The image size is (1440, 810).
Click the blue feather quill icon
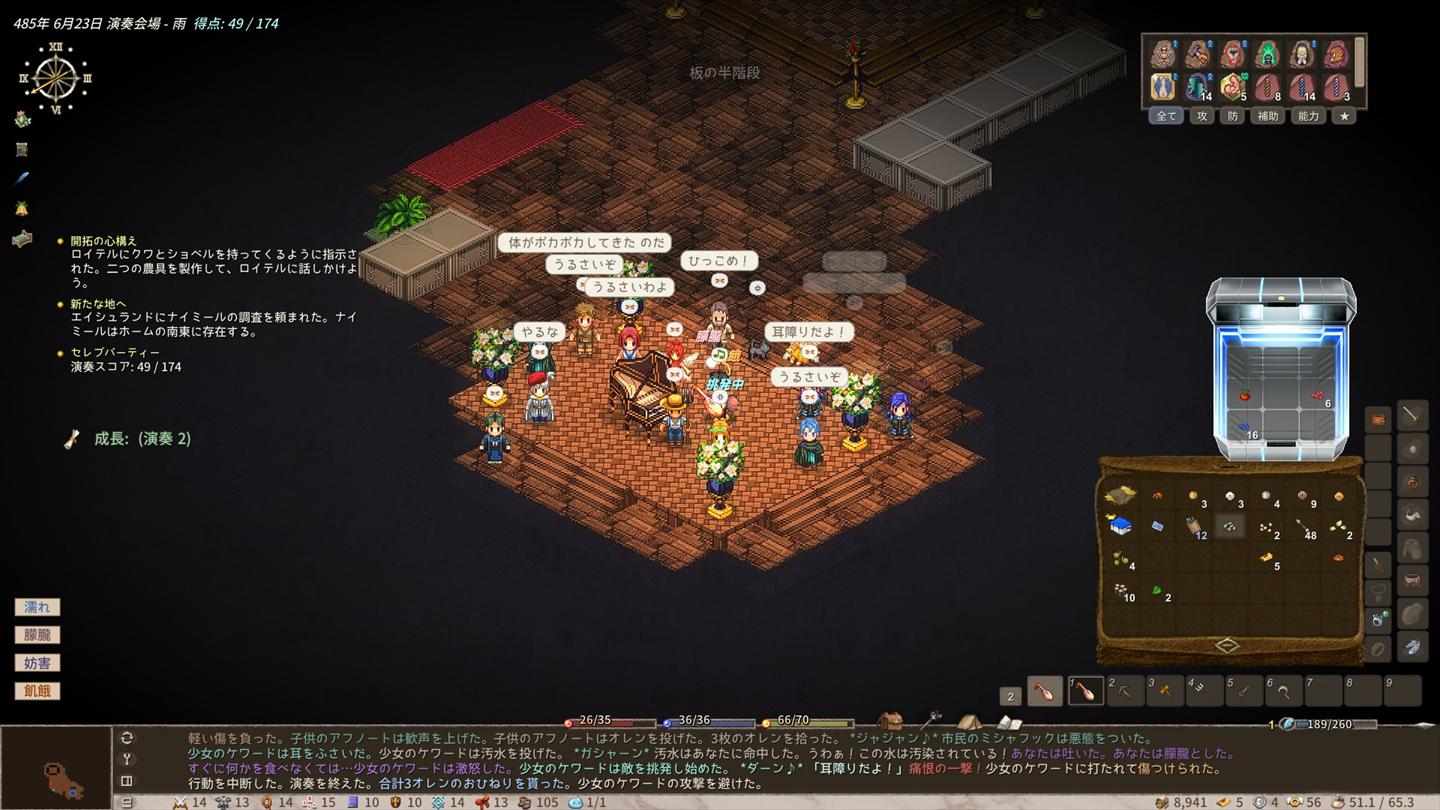point(21,178)
